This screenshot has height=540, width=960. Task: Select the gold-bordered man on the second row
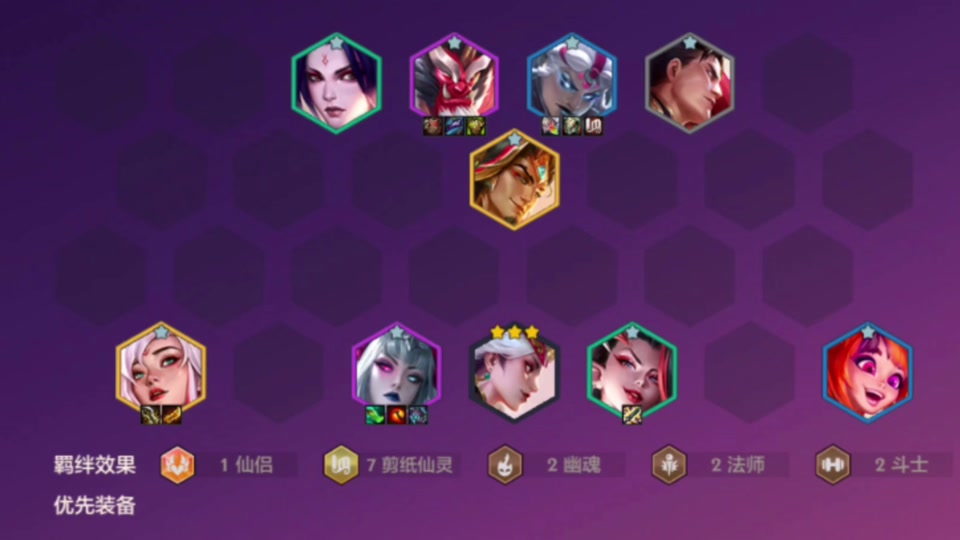pos(514,180)
